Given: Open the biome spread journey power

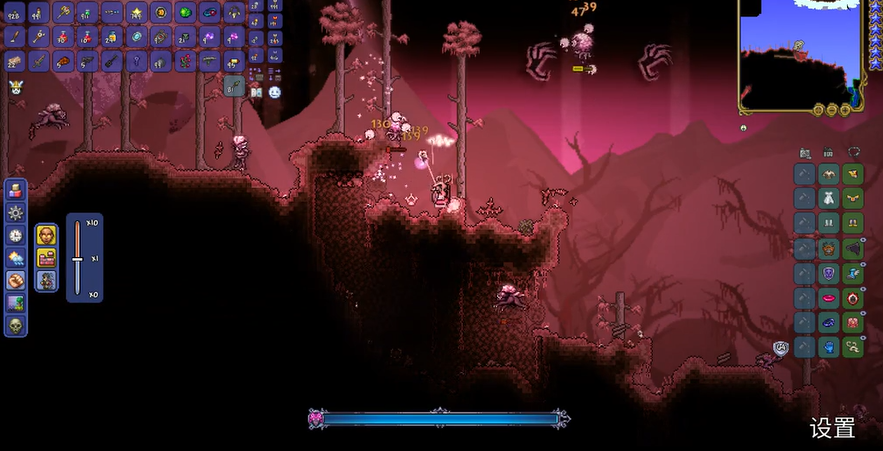Looking at the screenshot, I should tap(16, 303).
